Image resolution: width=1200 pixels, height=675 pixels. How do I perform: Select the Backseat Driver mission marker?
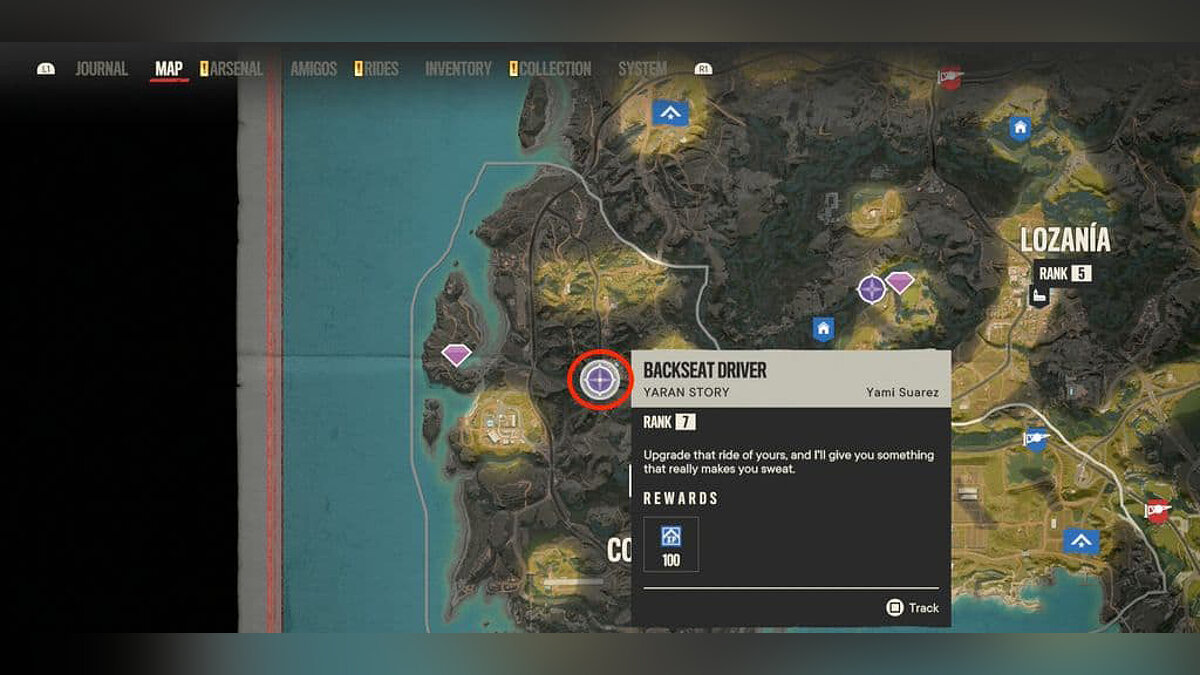coord(599,379)
